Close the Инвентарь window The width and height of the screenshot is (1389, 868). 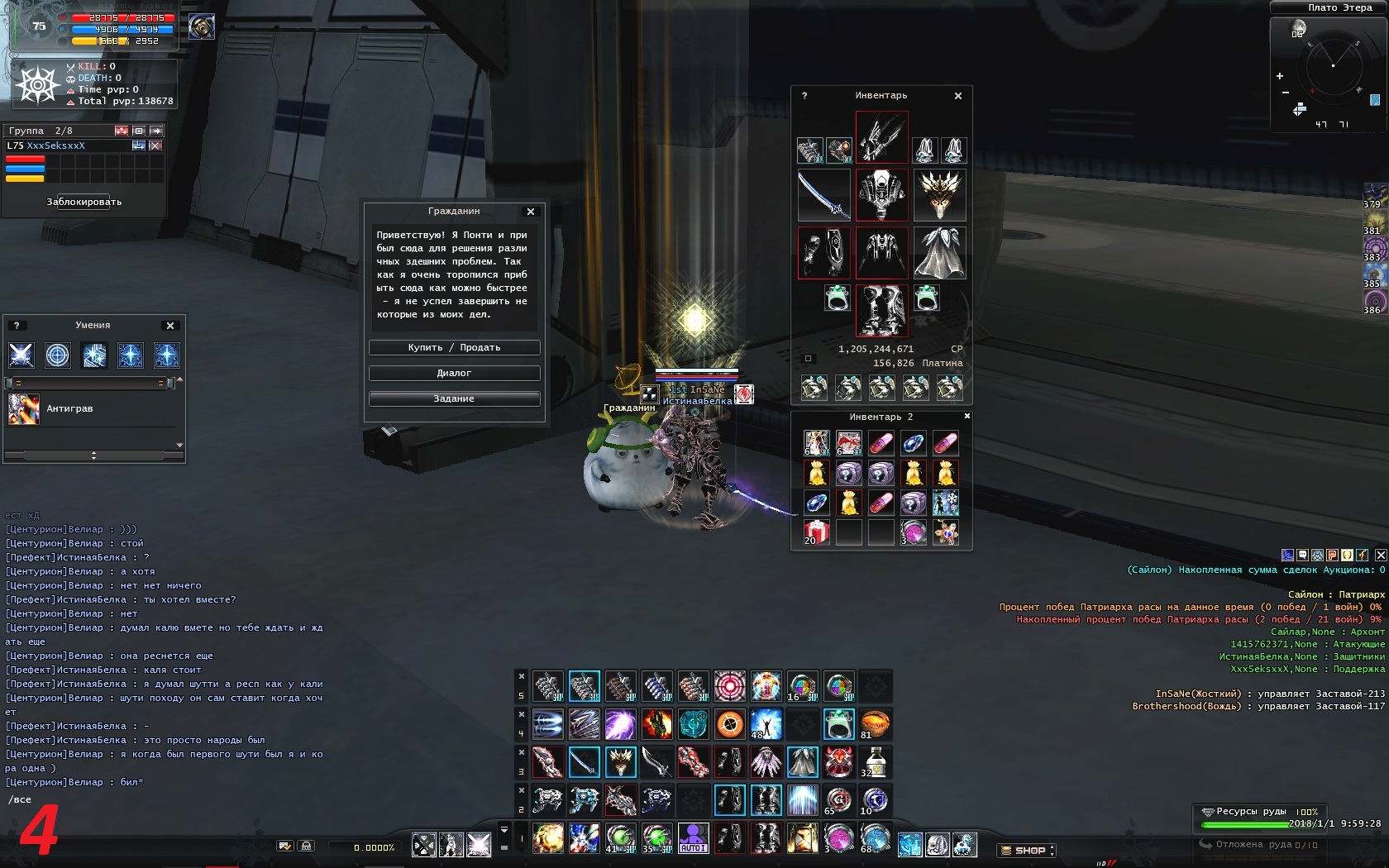click(958, 96)
